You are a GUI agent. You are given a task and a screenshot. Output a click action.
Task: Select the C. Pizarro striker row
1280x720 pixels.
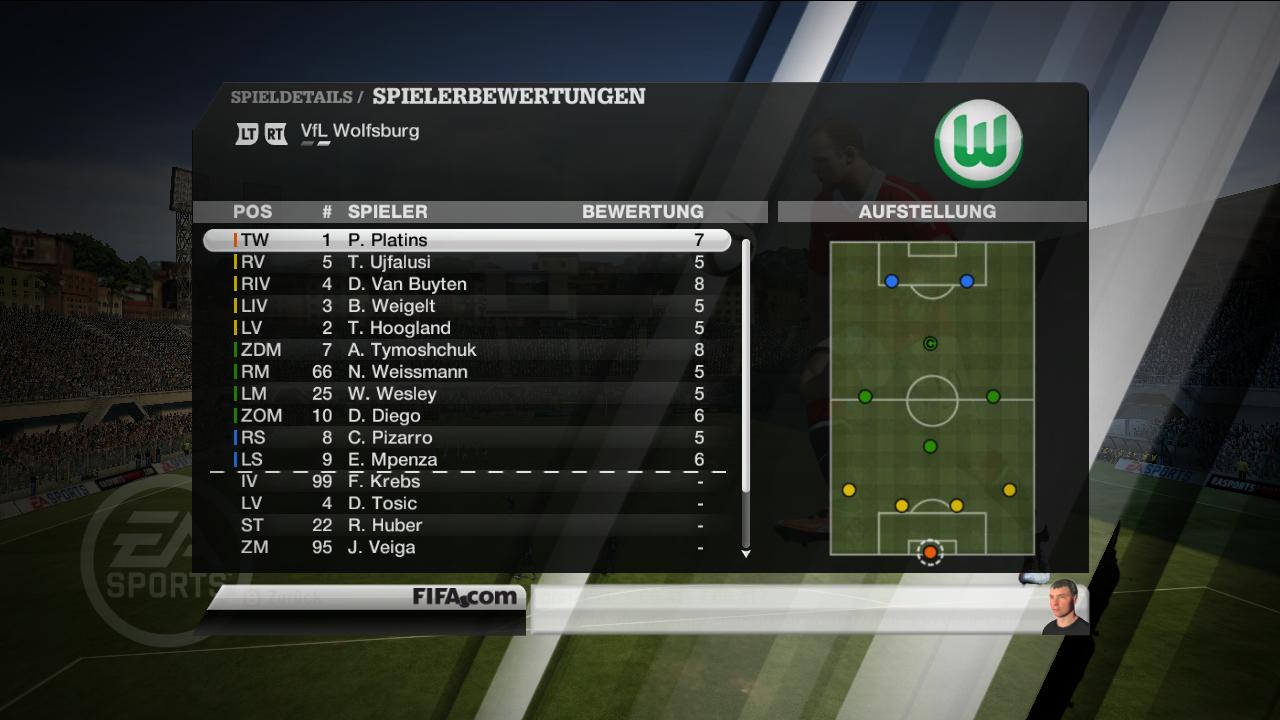pos(466,438)
